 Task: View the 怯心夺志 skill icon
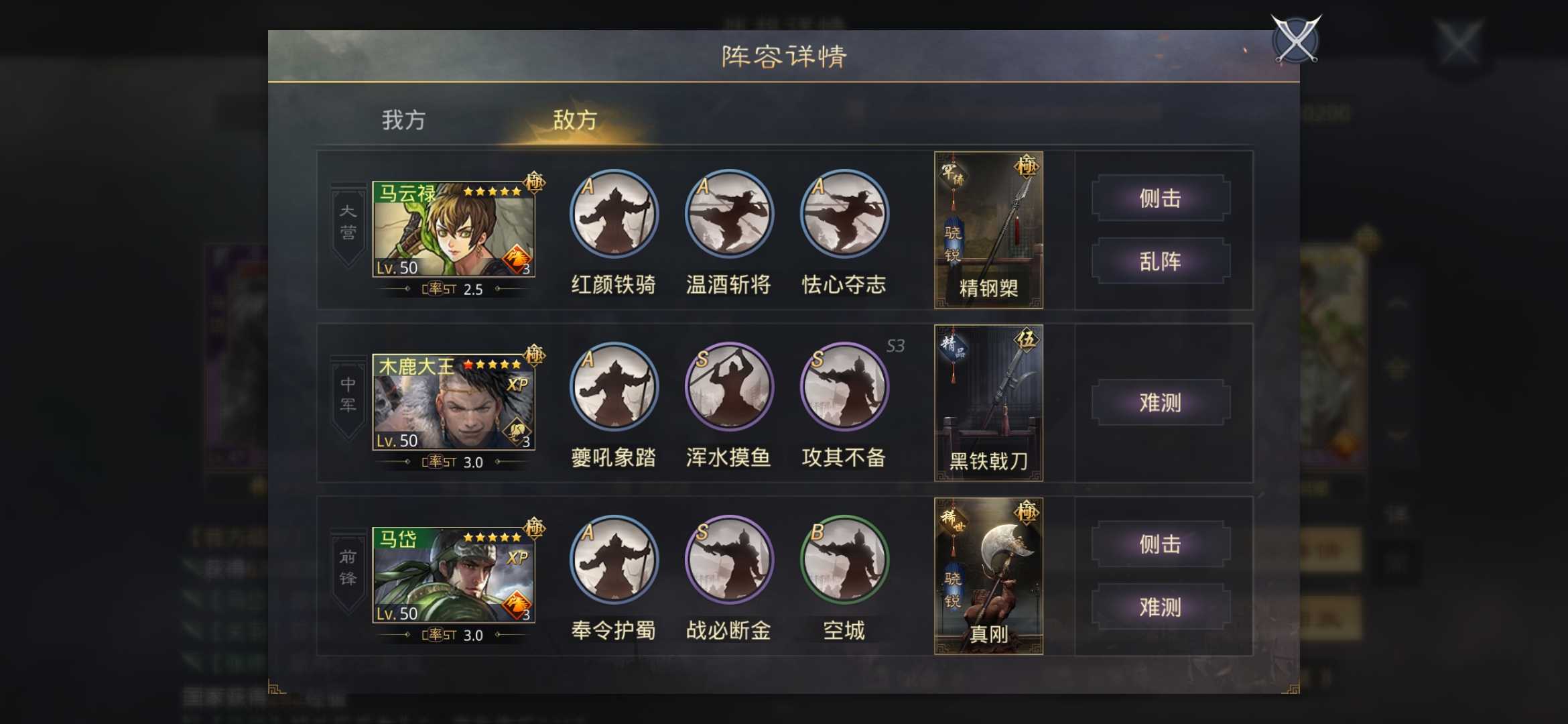[844, 213]
